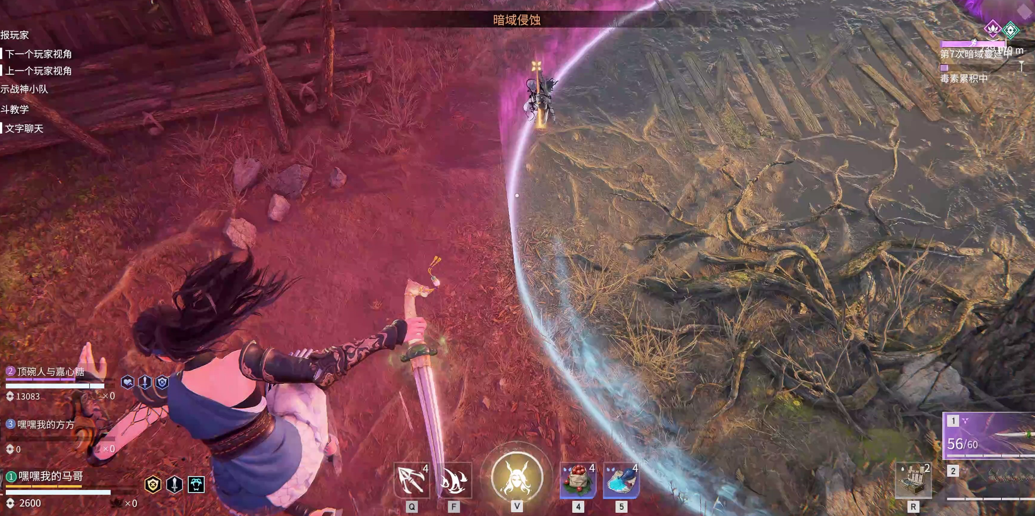Select teammate 顶碗人与嘉心糖 in squad list
This screenshot has width=1035, height=516.
[x=50, y=372]
